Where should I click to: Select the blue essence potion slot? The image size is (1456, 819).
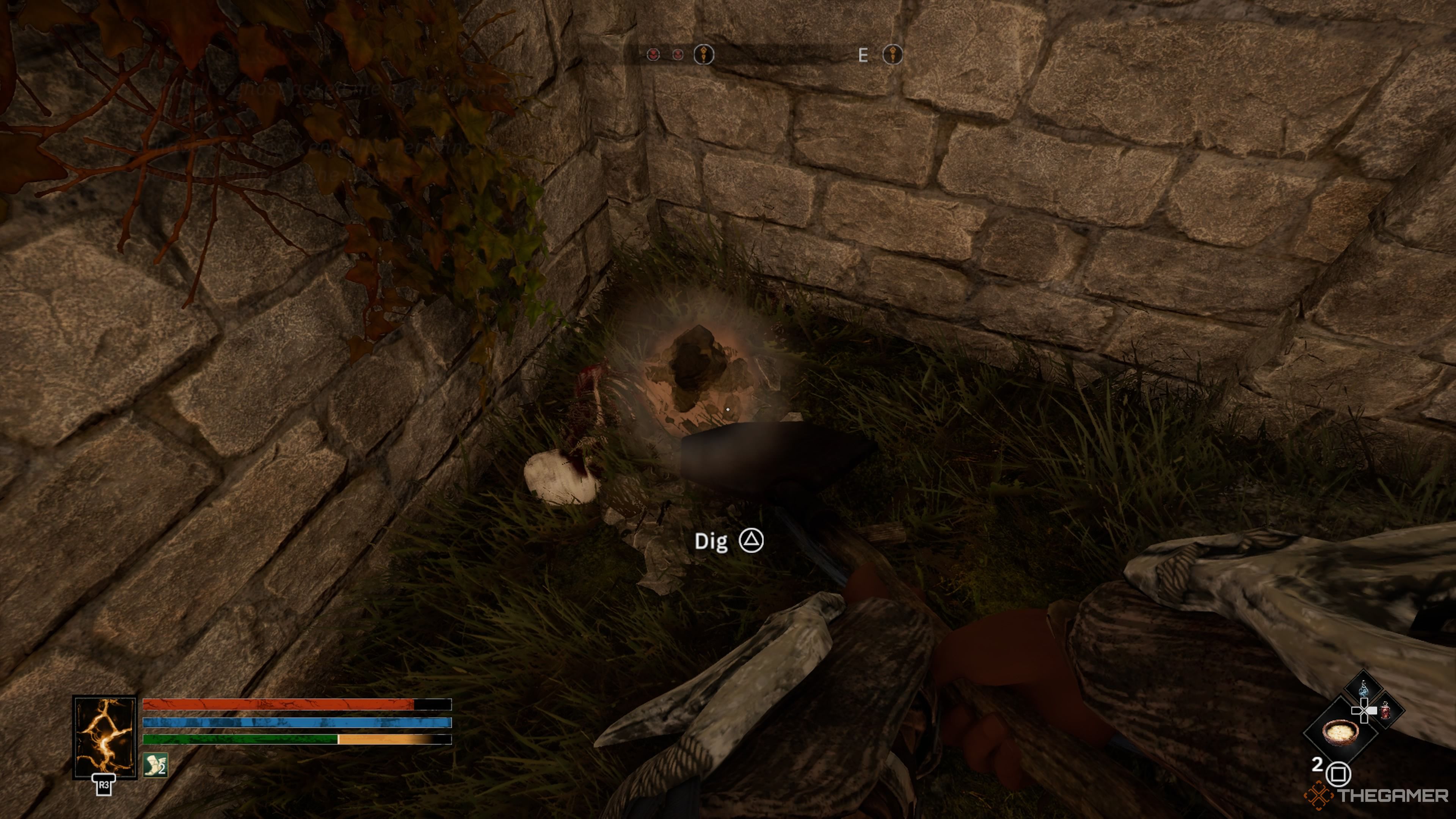(x=1363, y=689)
